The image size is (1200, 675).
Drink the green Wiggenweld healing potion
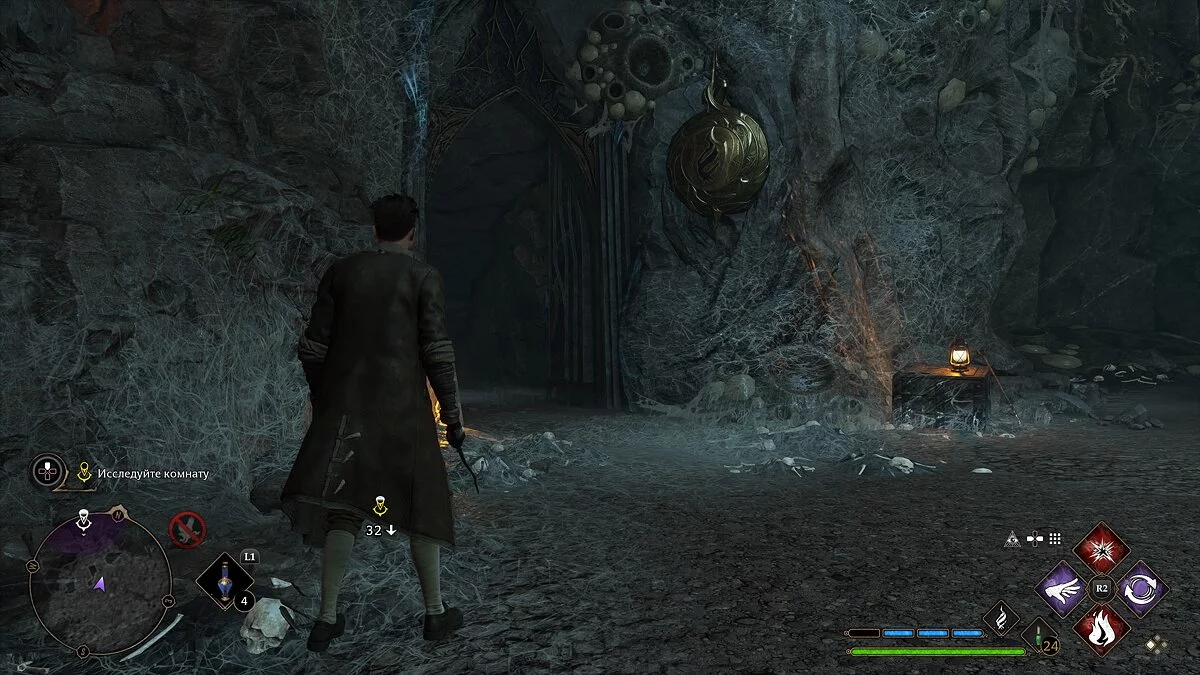tap(1037, 635)
